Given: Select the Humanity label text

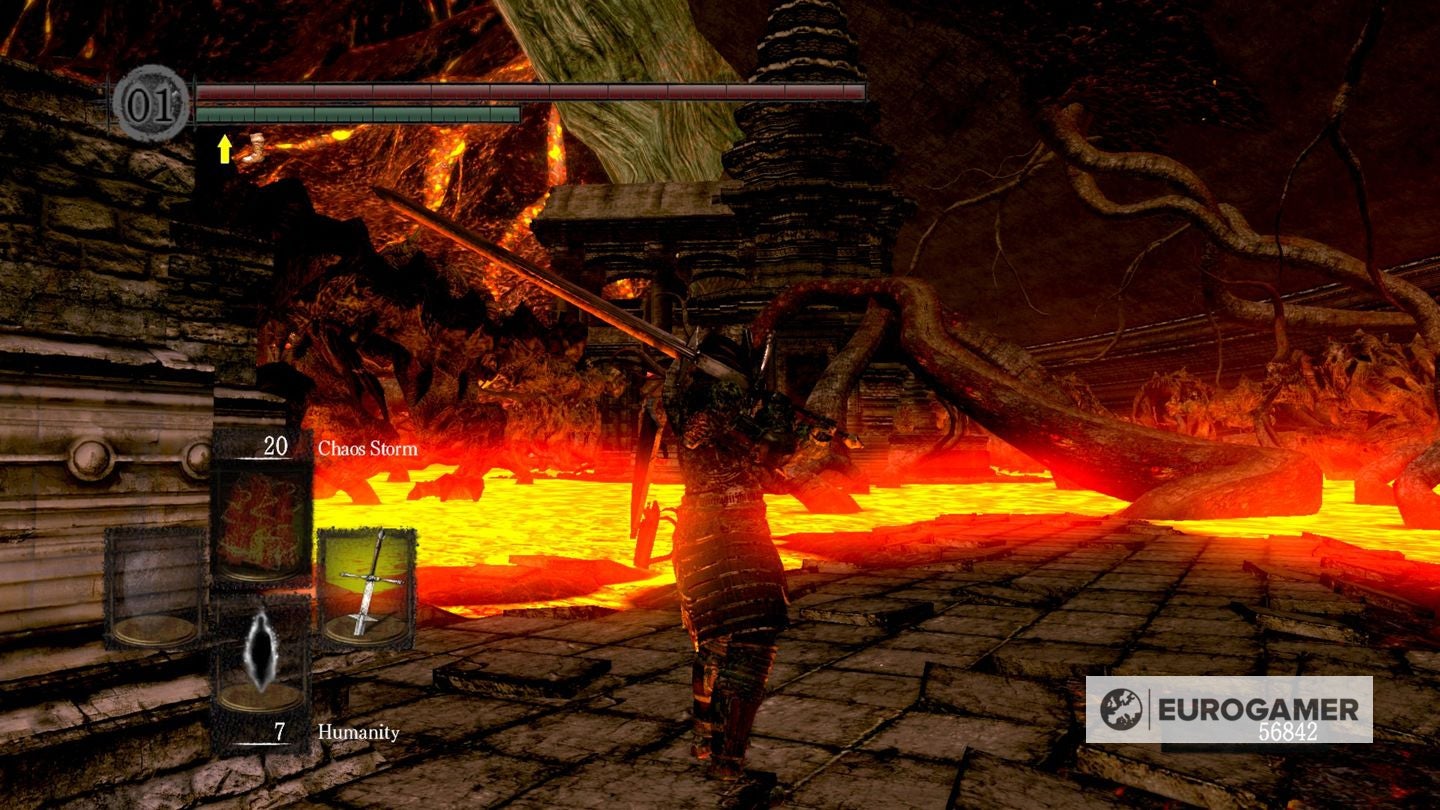Looking at the screenshot, I should pyautogui.click(x=356, y=733).
